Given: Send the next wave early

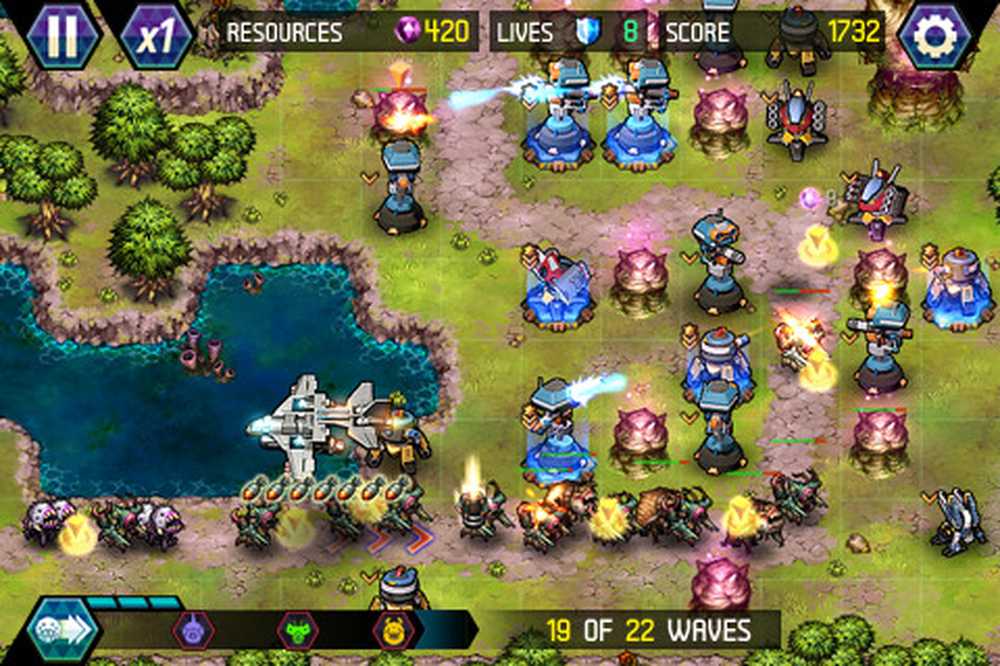Looking at the screenshot, I should coord(63,632).
